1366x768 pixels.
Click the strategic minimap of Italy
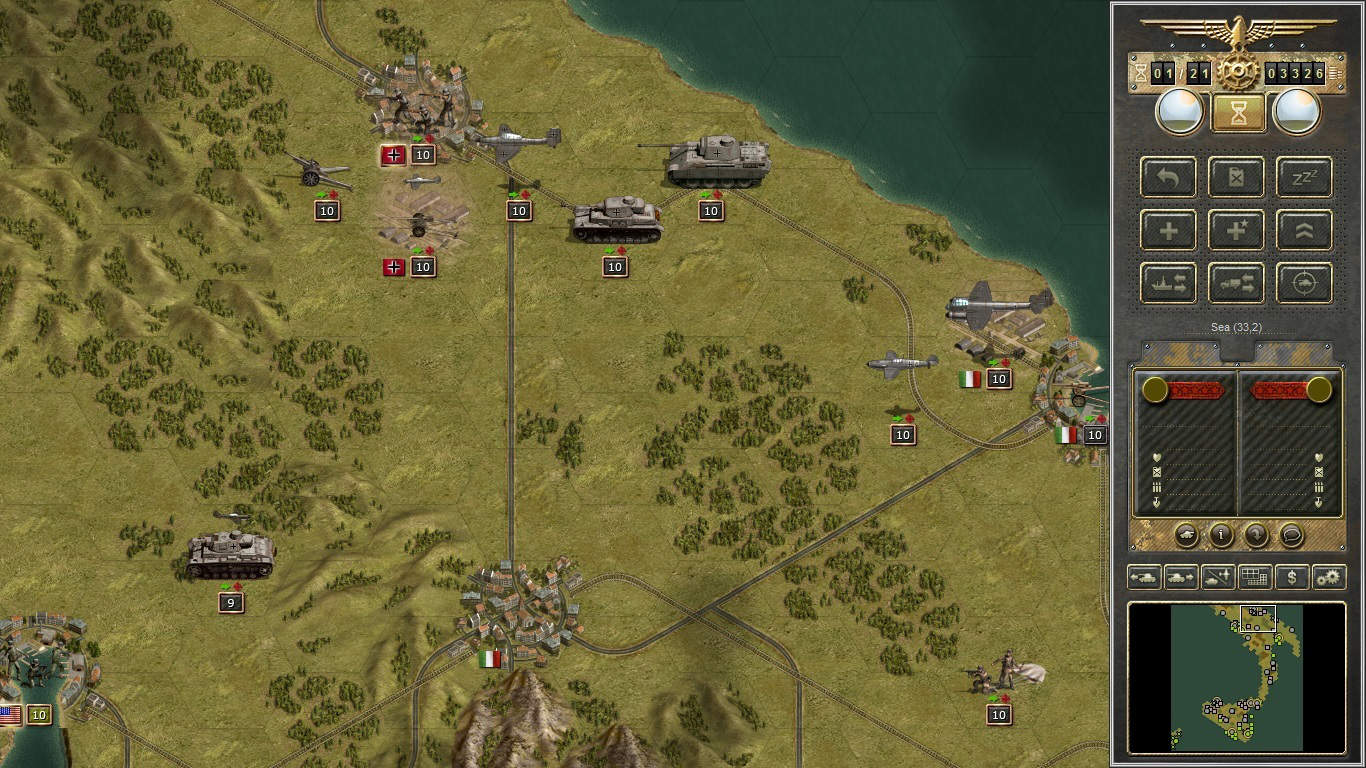[x=1237, y=677]
